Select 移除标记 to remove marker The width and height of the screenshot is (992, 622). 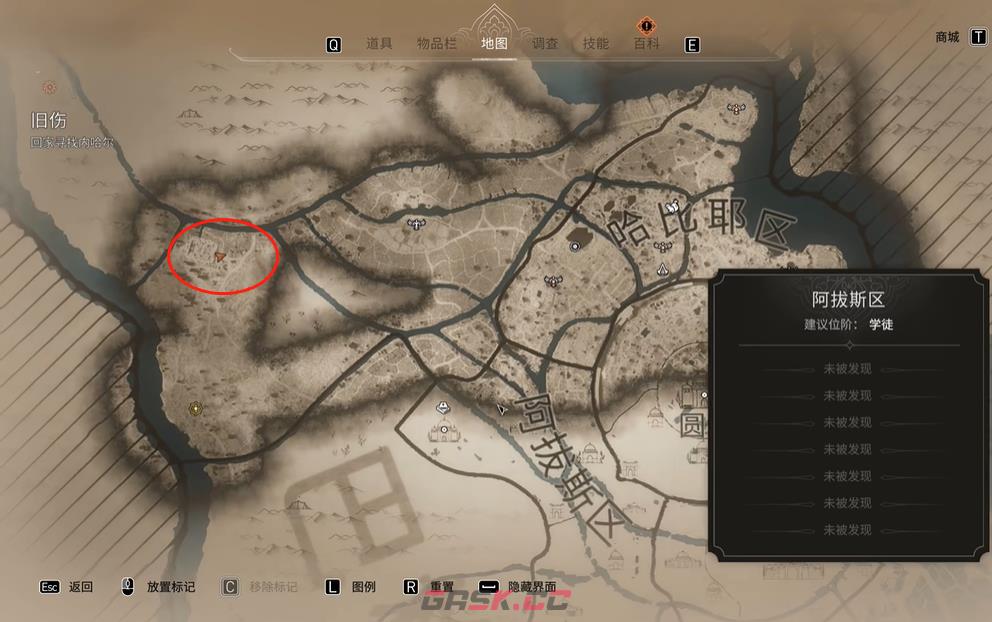point(272,587)
